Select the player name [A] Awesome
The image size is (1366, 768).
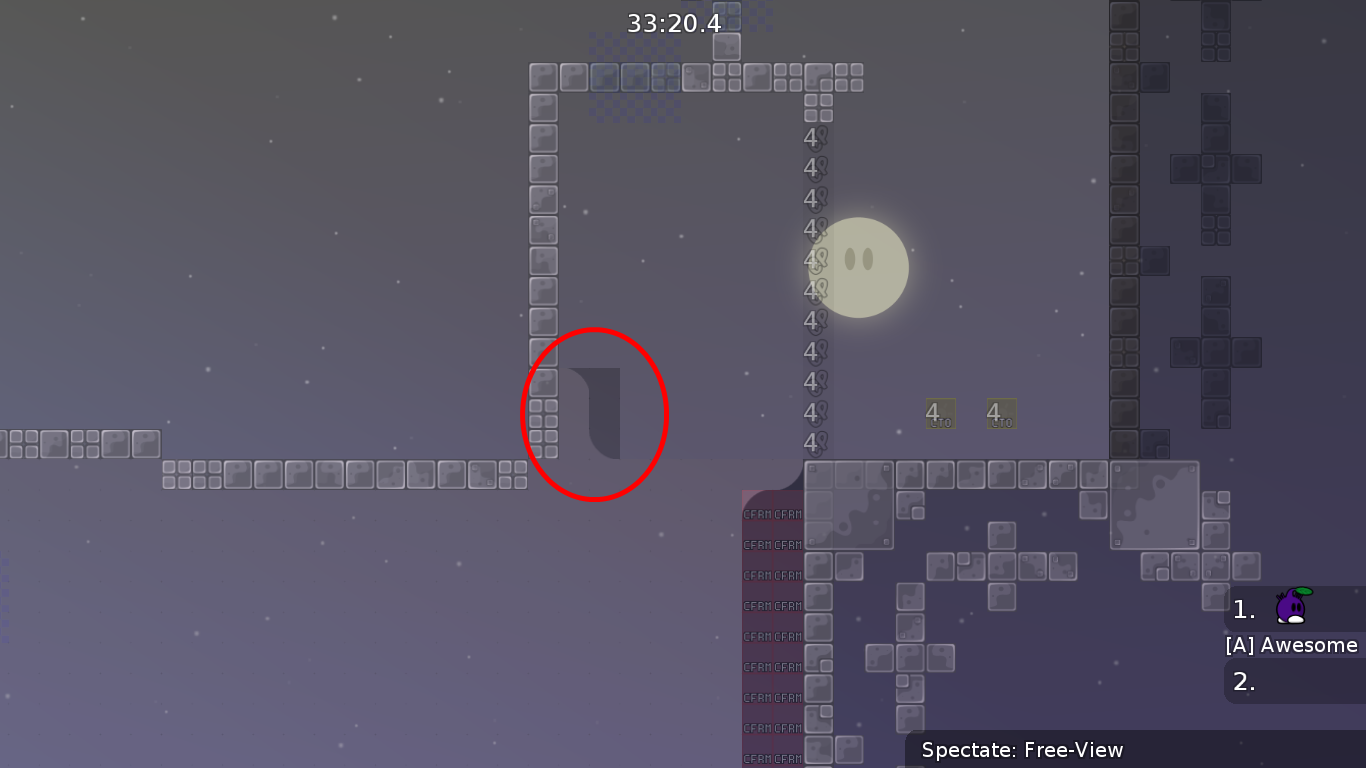[x=1292, y=645]
